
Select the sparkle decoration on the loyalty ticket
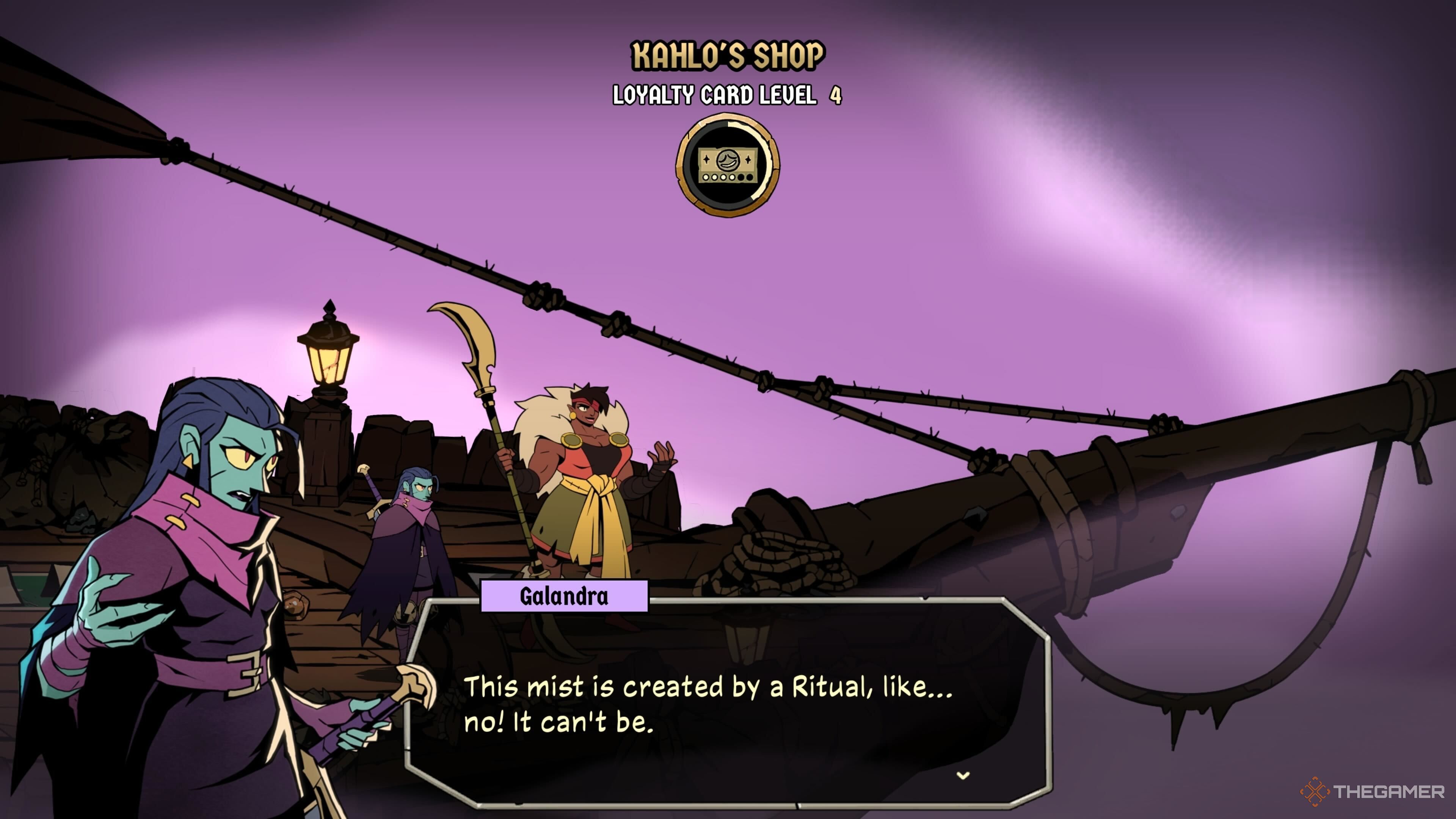pos(706,159)
